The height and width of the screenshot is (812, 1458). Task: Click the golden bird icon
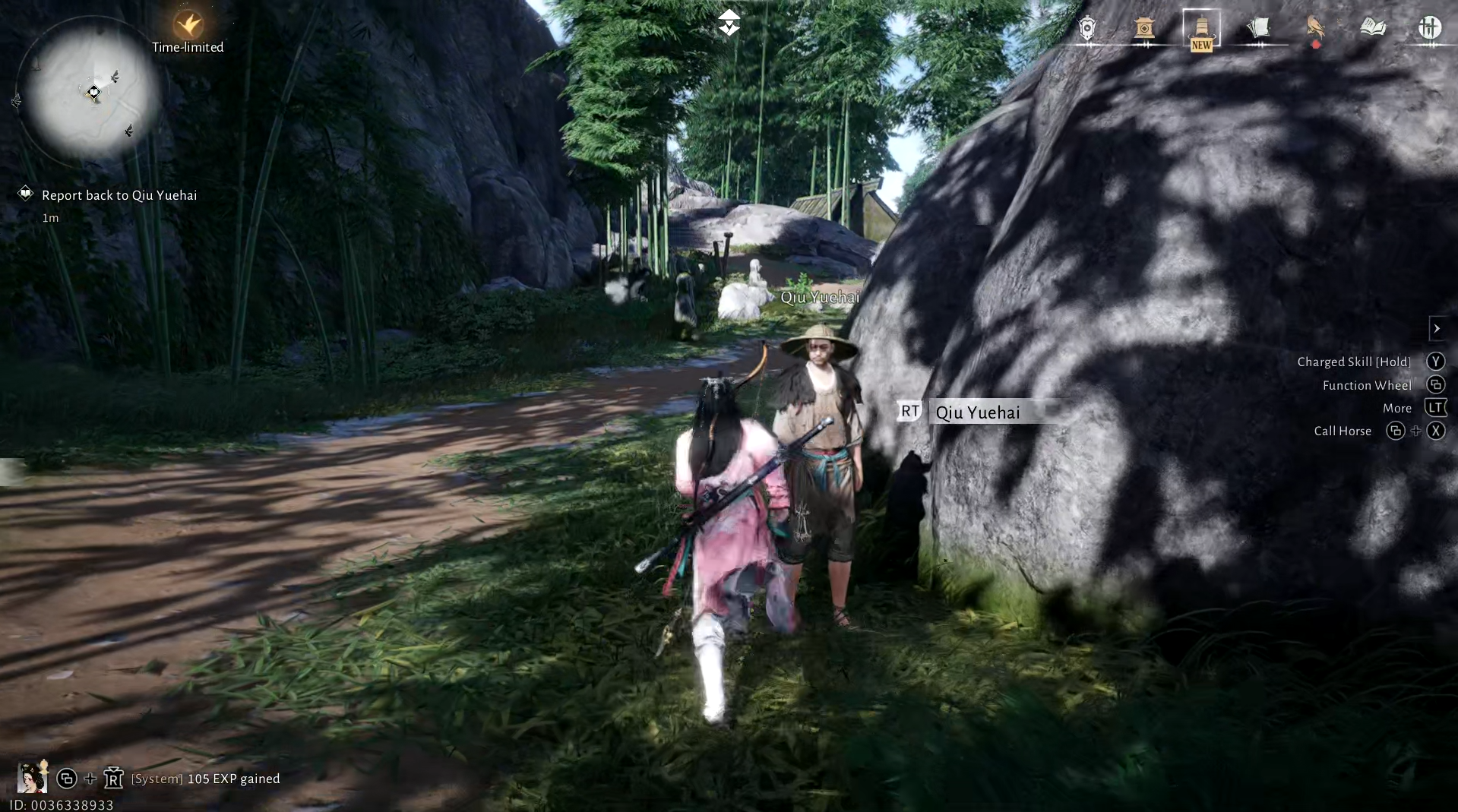click(x=1315, y=29)
